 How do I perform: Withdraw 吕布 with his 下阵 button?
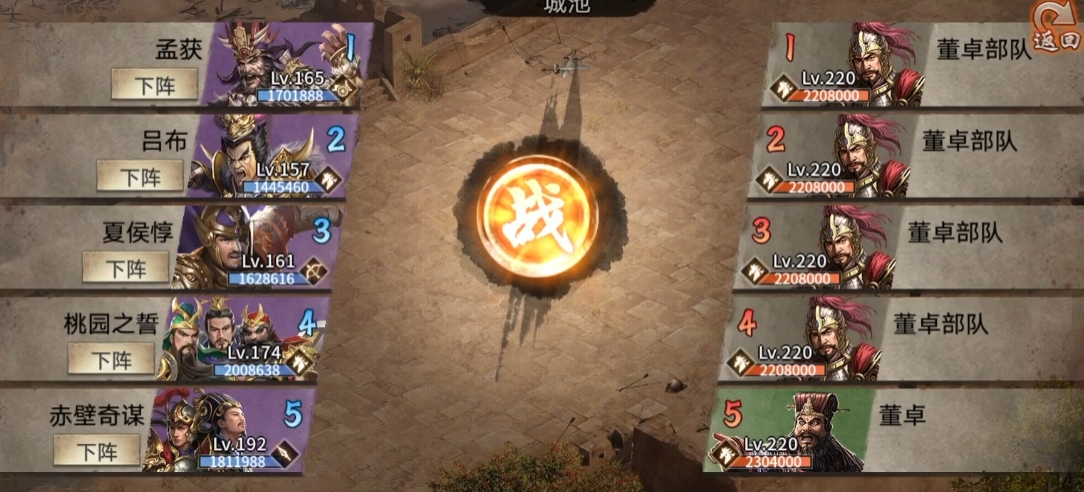(x=139, y=176)
